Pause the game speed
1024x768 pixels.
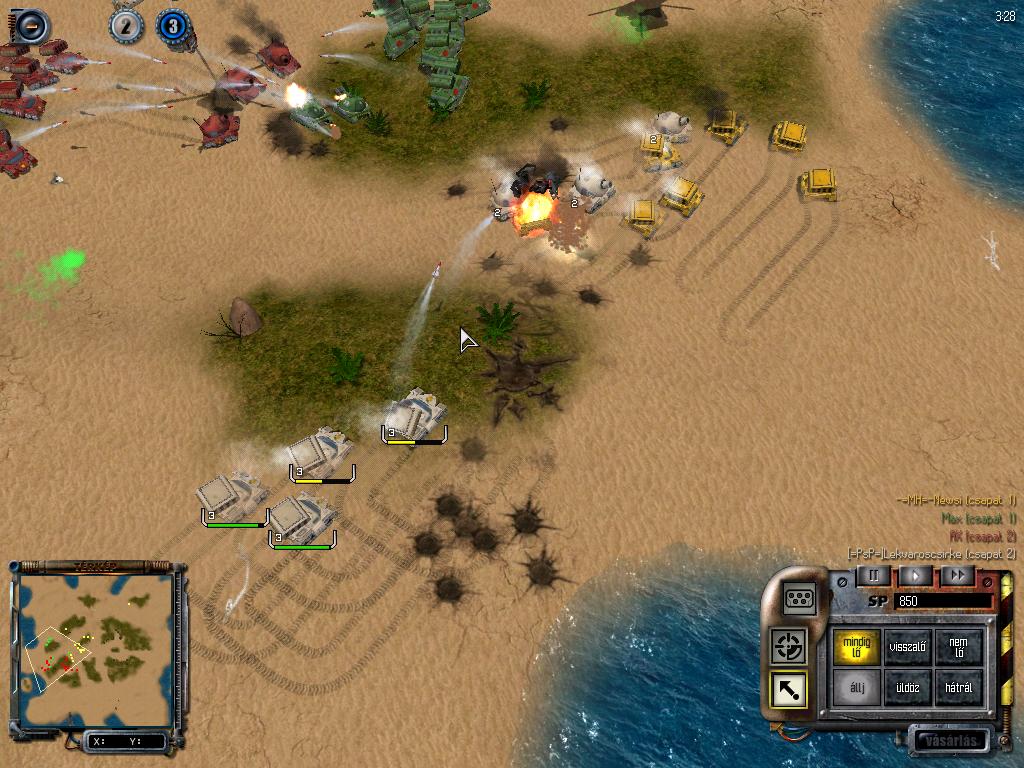tap(873, 575)
